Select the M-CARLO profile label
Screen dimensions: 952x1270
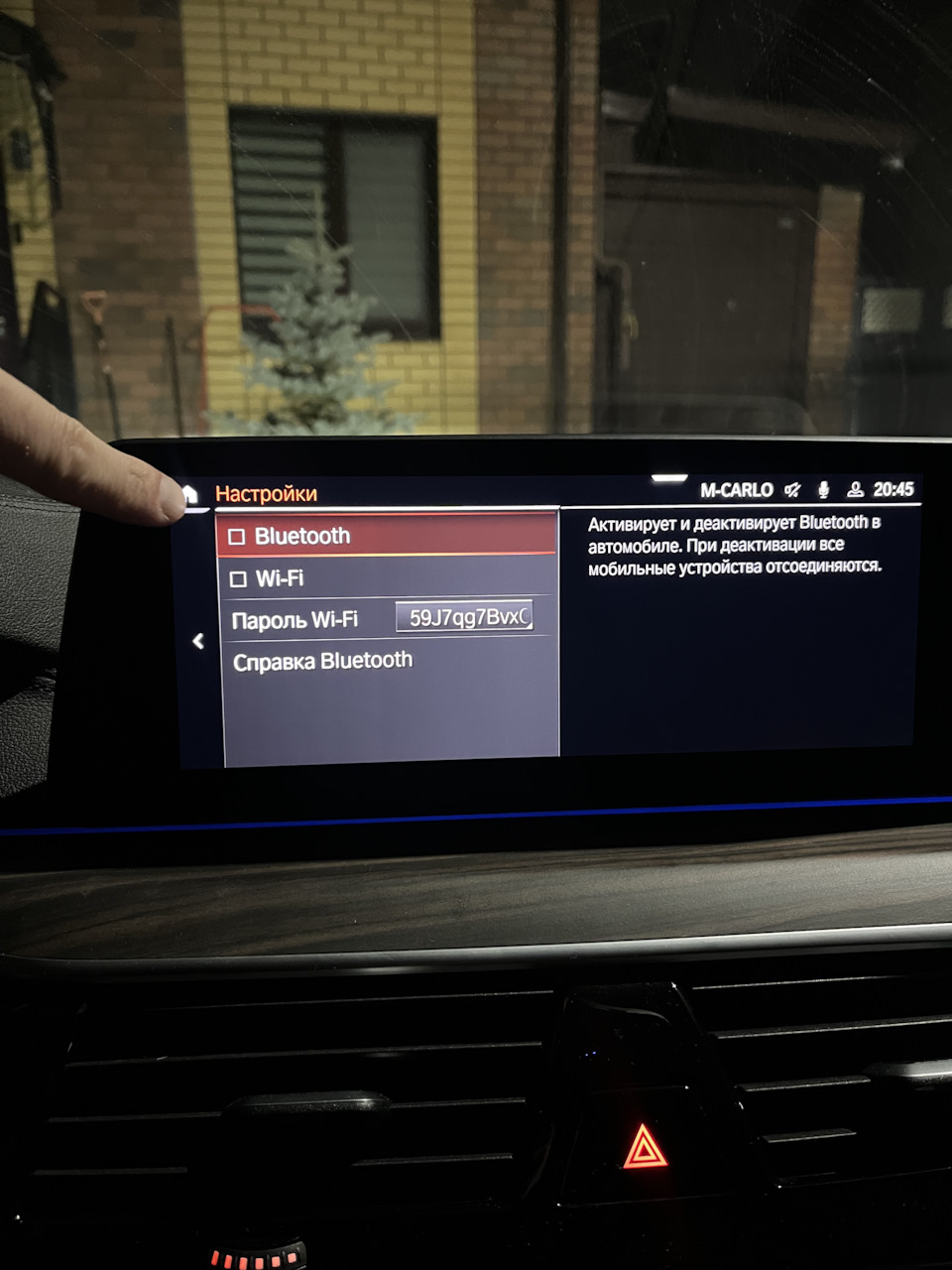point(736,490)
